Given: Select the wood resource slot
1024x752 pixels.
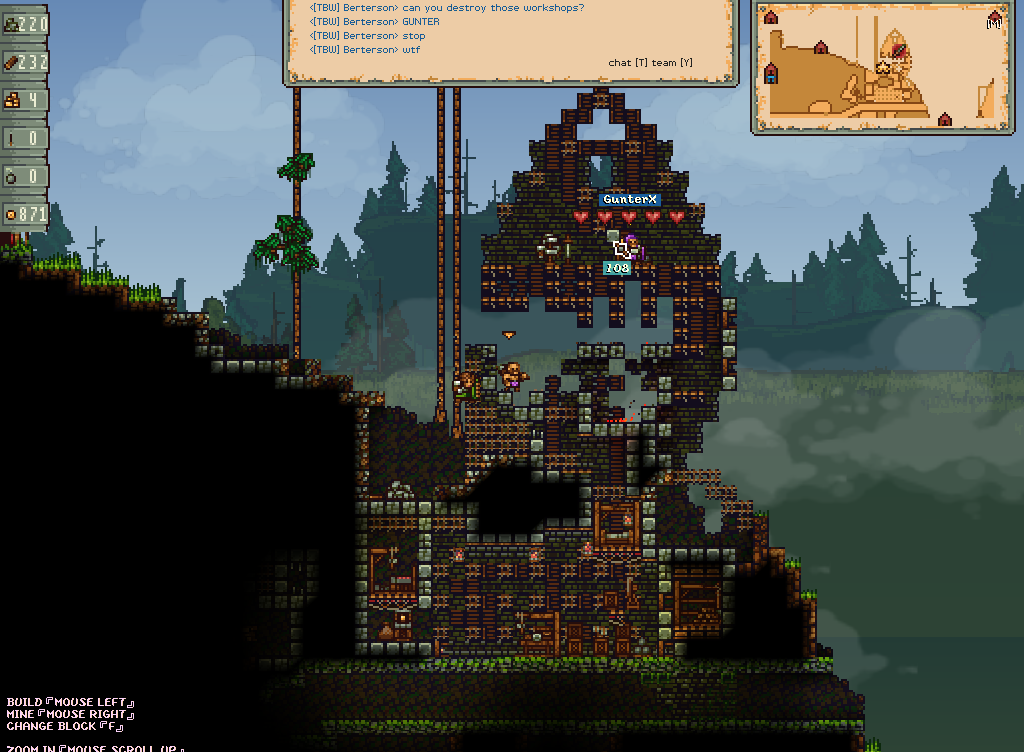Looking at the screenshot, I should (25, 62).
